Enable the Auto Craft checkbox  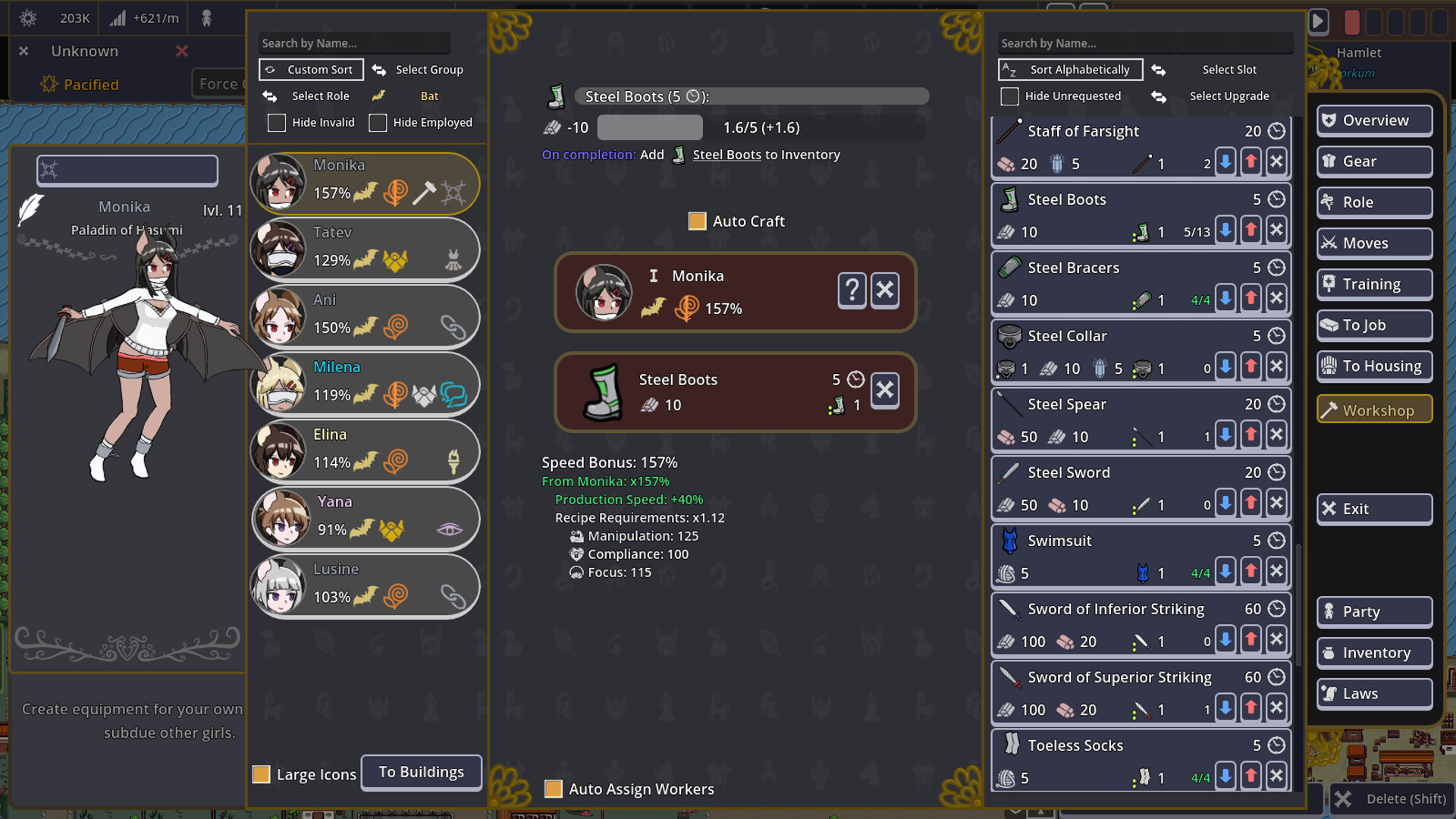tap(697, 221)
